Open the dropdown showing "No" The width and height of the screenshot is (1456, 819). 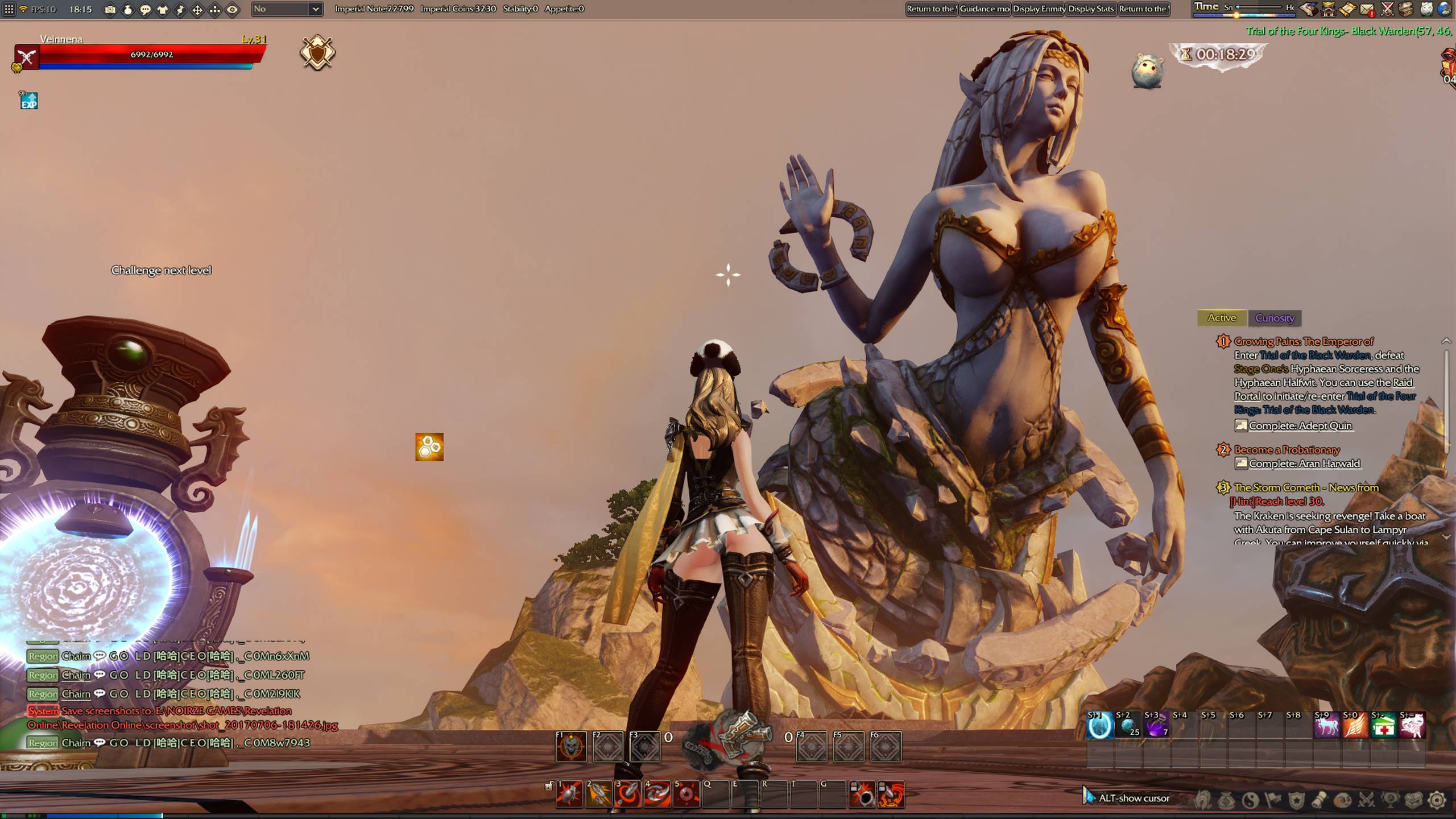point(287,9)
